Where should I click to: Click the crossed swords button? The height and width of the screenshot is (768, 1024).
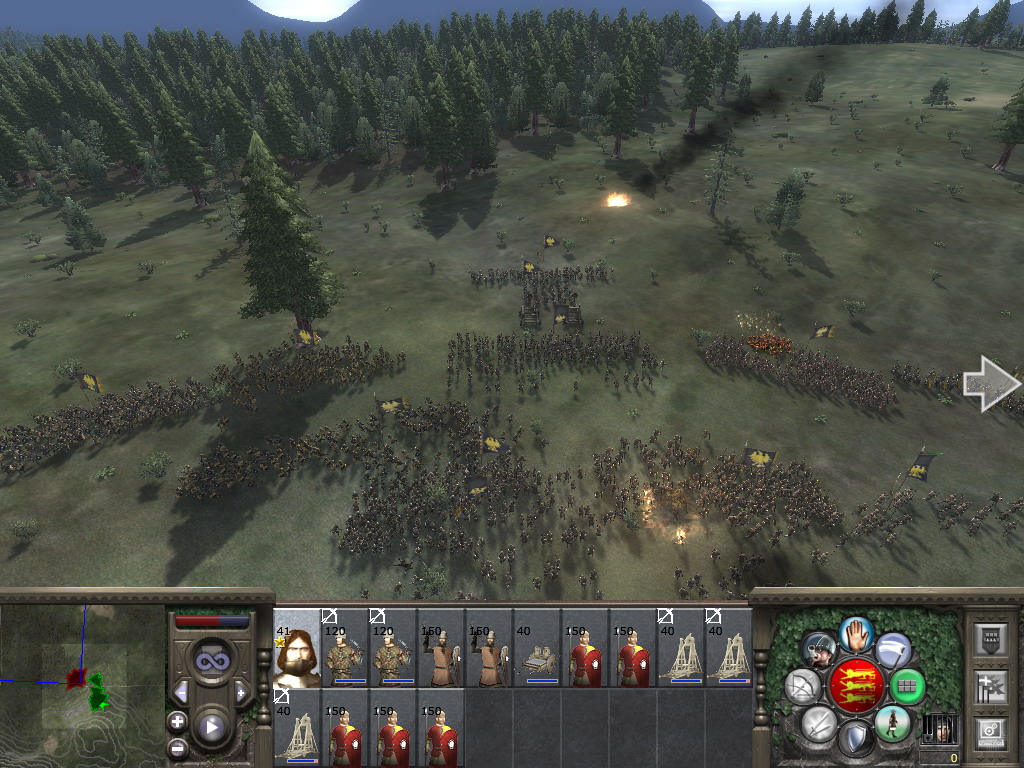(818, 723)
